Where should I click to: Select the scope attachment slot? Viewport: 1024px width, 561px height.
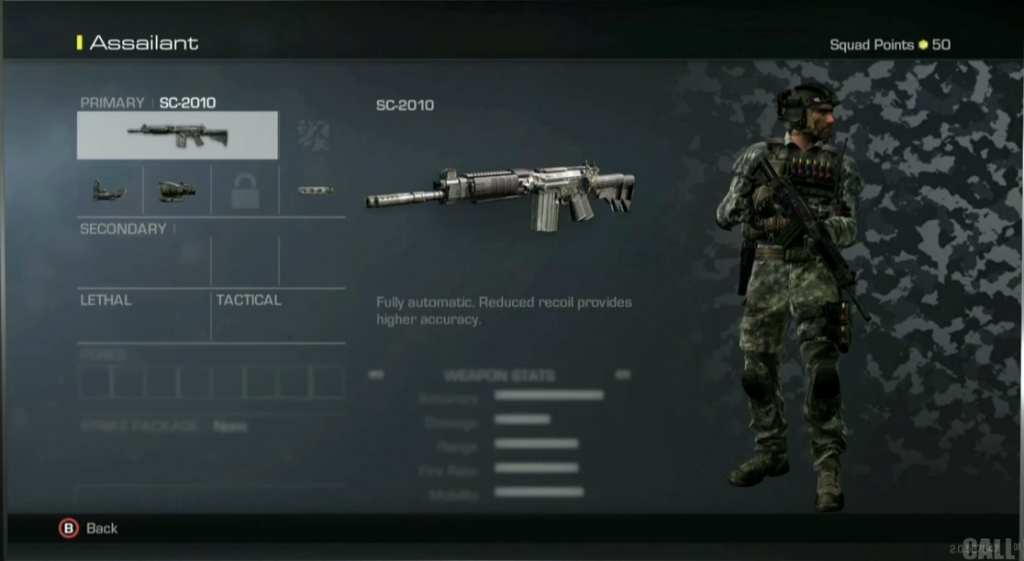point(177,190)
